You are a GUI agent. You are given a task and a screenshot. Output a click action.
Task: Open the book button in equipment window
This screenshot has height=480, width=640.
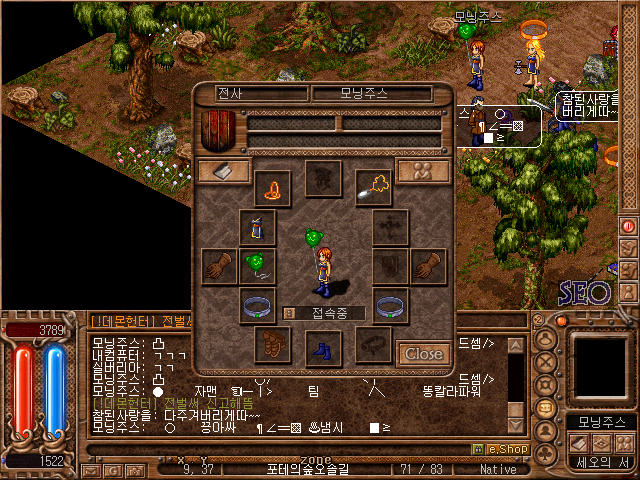pyautogui.click(x=224, y=171)
